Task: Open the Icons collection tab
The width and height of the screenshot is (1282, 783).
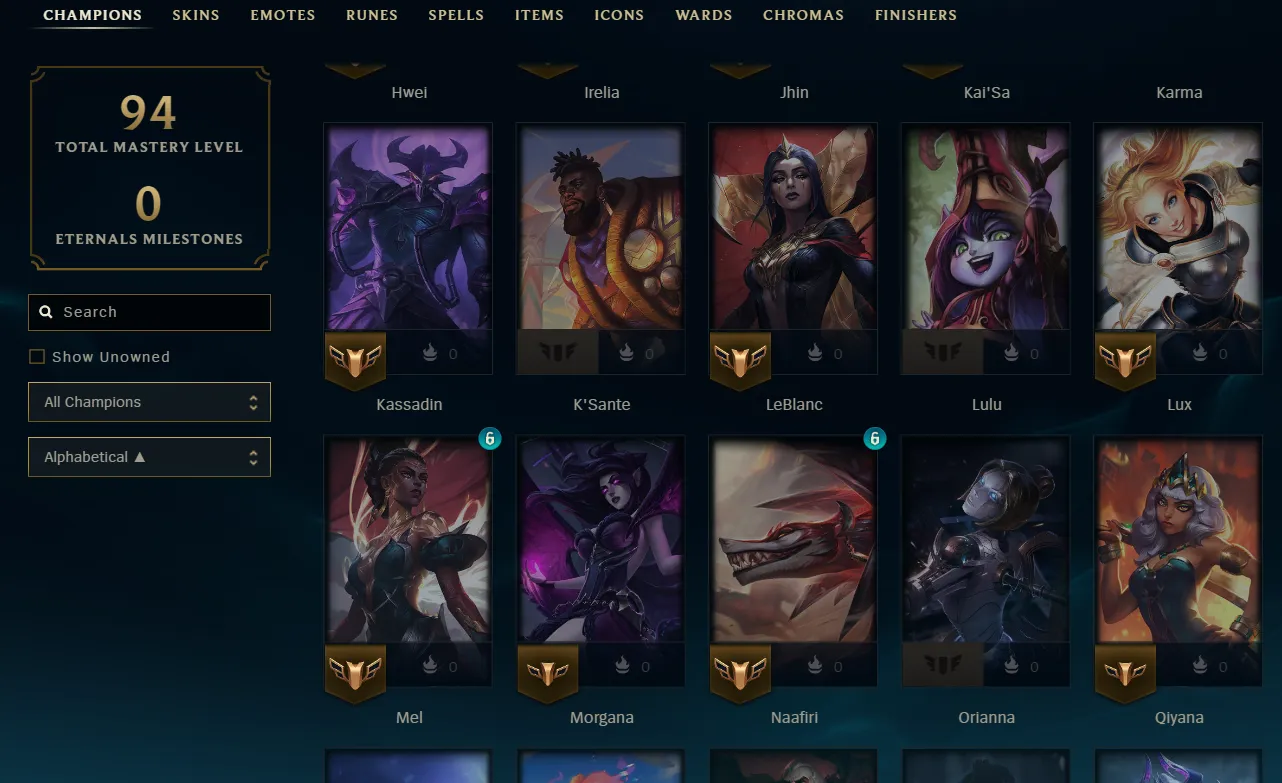Action: 619,15
